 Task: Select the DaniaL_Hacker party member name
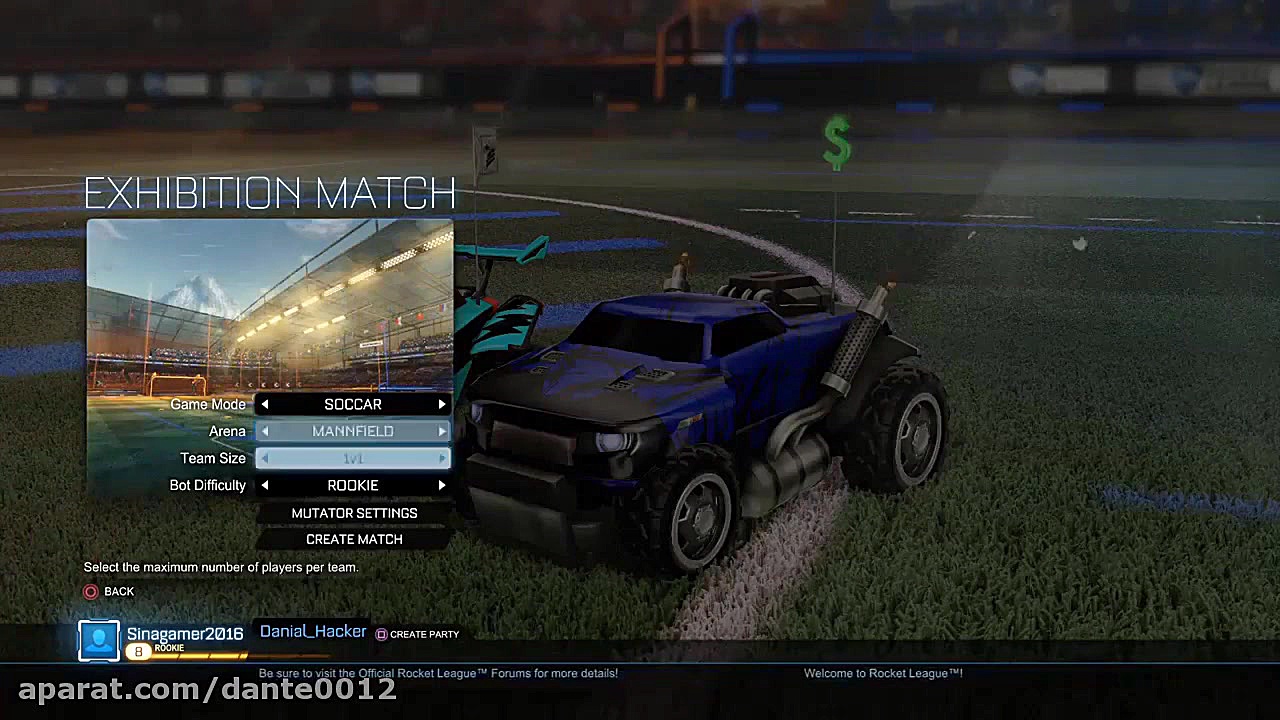[x=312, y=631]
